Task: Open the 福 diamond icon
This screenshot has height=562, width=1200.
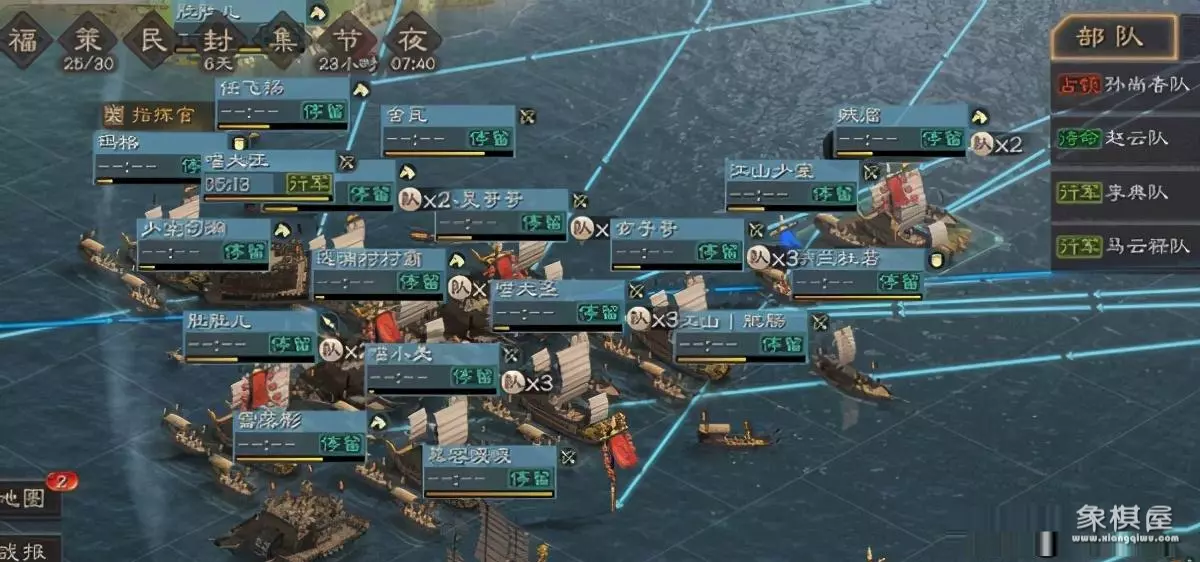Action: (x=24, y=41)
